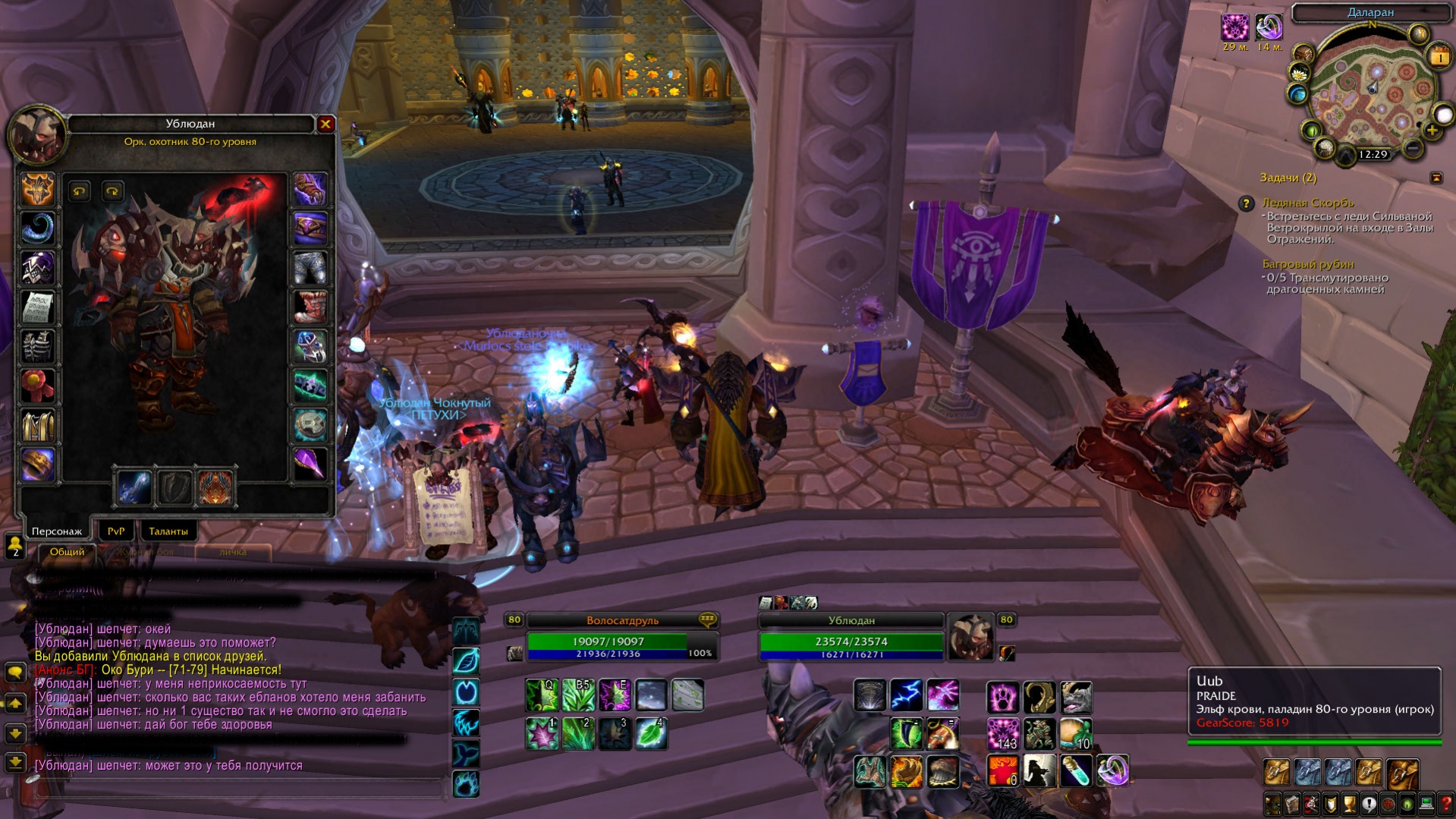
Task: Zoom out on the minimap
Action: (x=1412, y=149)
